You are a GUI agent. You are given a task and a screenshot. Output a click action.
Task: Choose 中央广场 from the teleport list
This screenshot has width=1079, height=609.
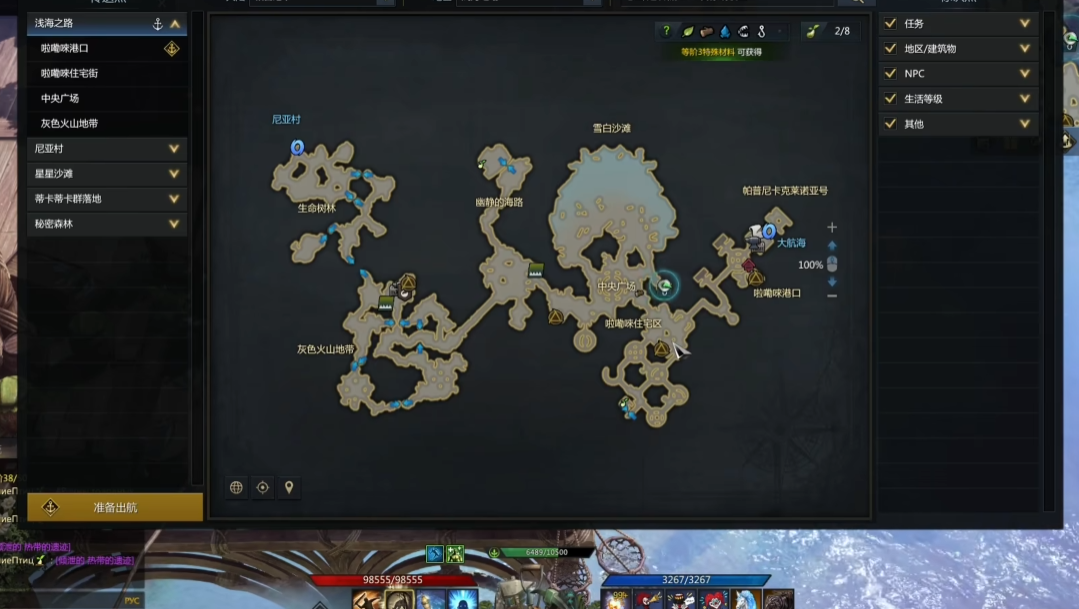point(60,98)
